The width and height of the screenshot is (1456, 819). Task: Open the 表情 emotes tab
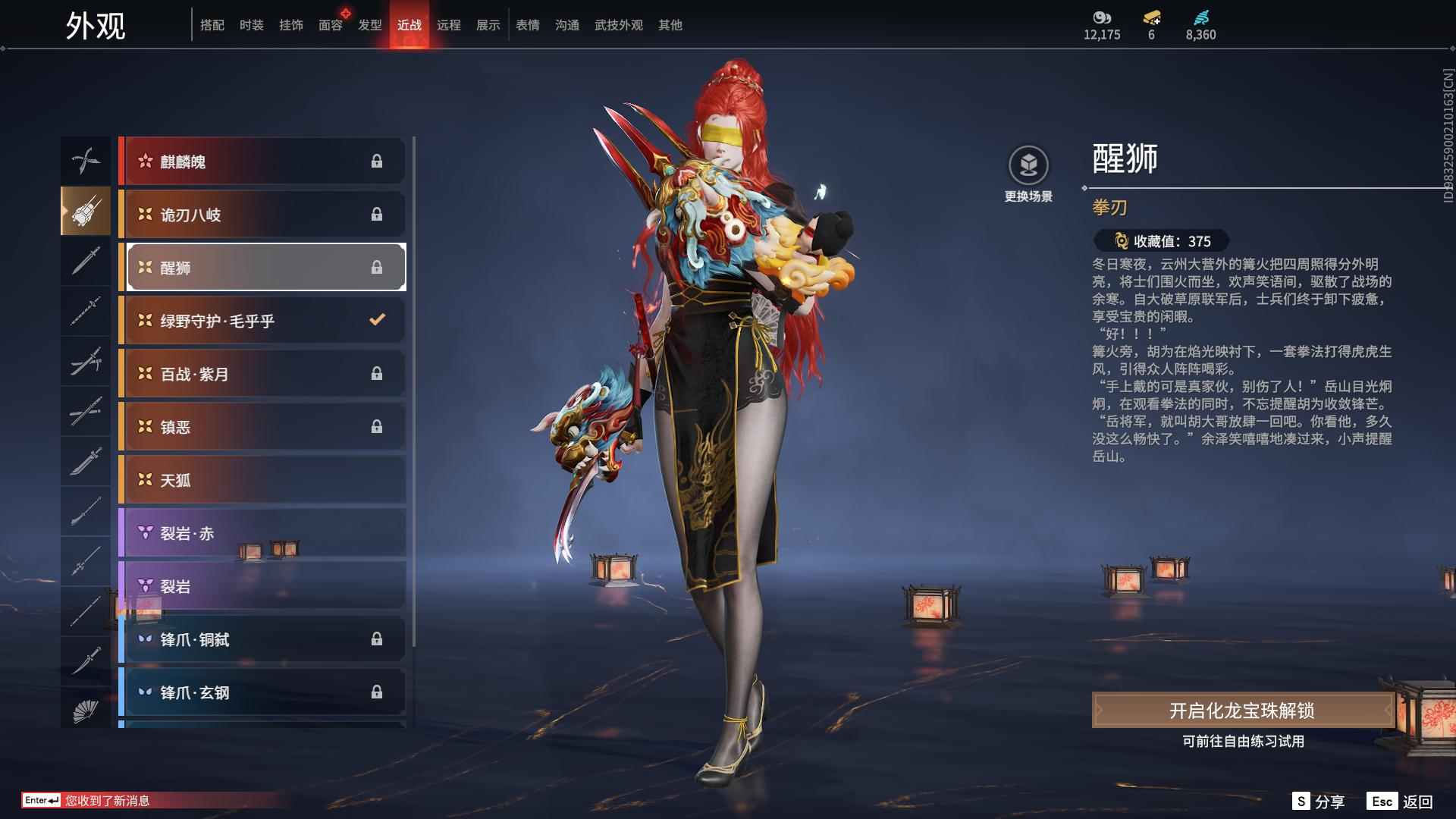pos(527,25)
